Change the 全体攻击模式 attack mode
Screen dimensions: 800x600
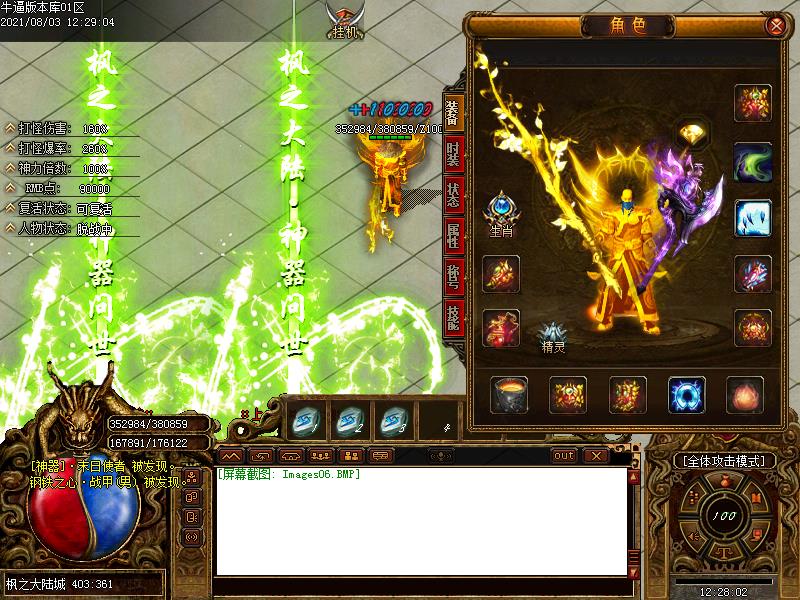[724, 461]
